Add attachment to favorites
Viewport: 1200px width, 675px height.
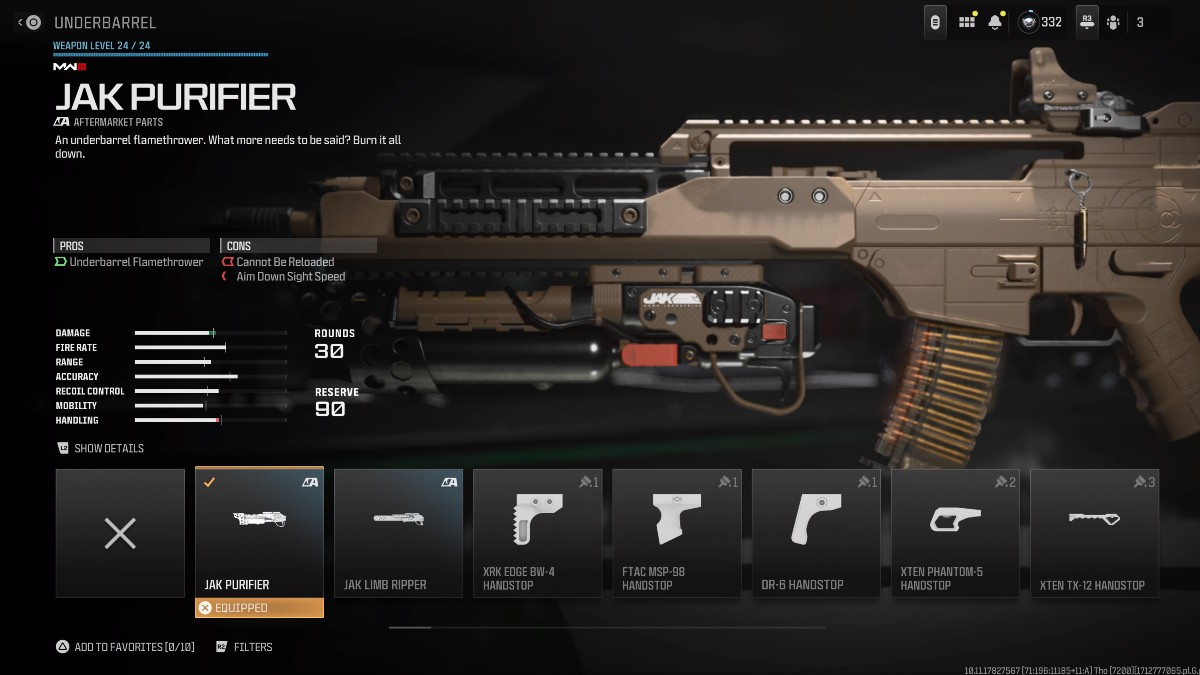coord(125,647)
